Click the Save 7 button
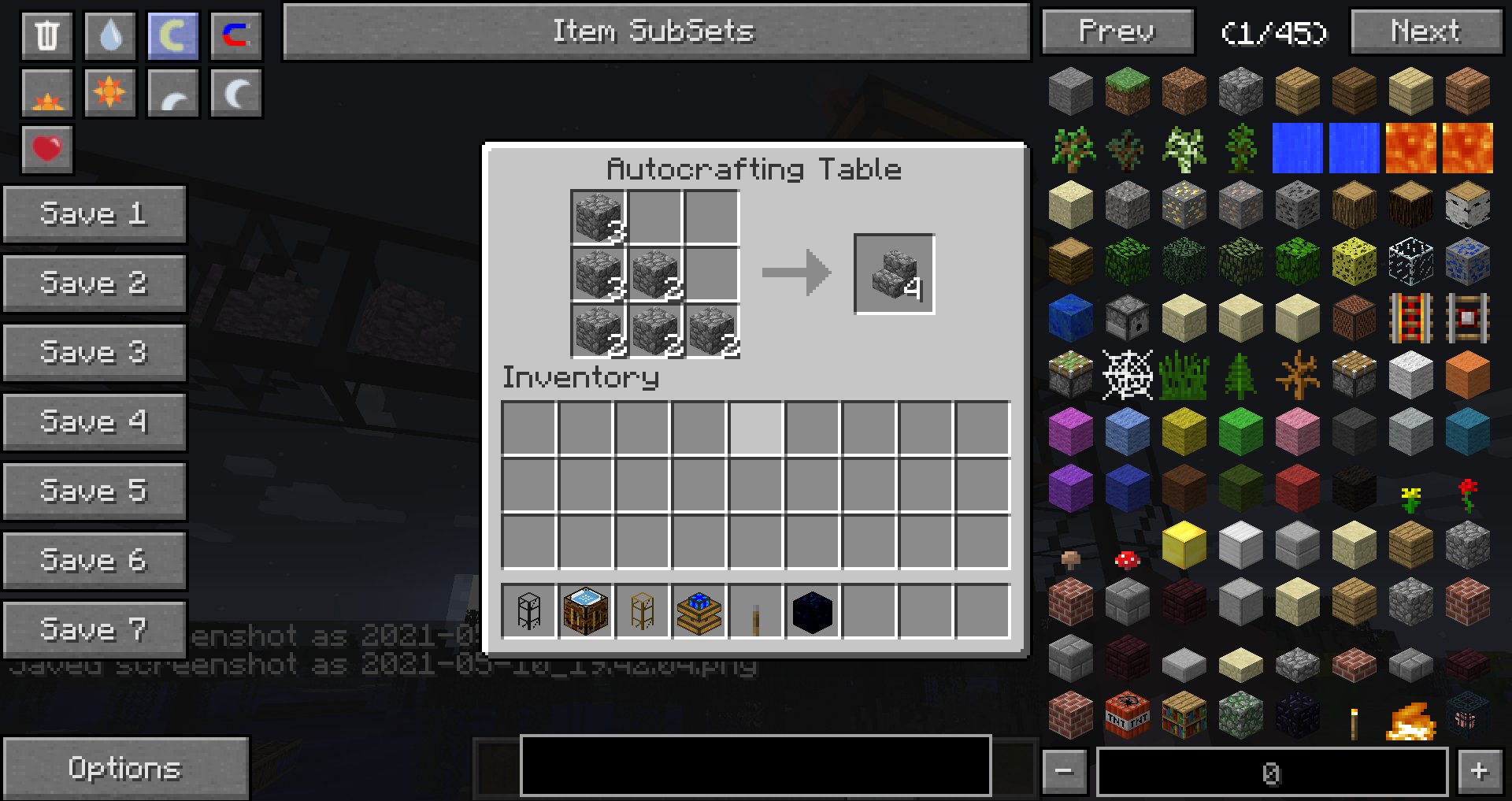Image resolution: width=1512 pixels, height=801 pixels. click(x=94, y=629)
